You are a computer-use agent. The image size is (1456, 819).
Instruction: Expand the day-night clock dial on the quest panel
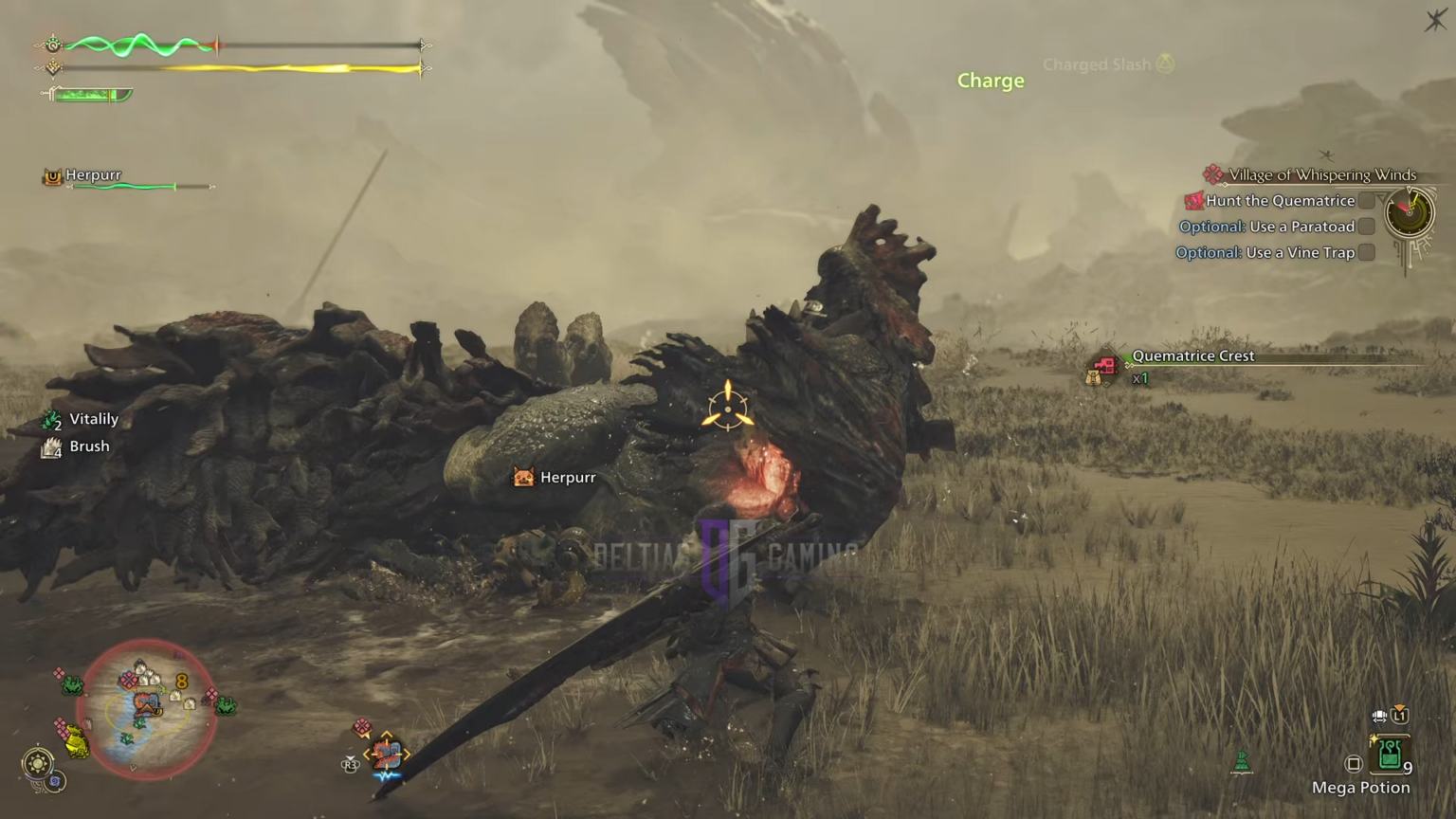pyautogui.click(x=1410, y=213)
